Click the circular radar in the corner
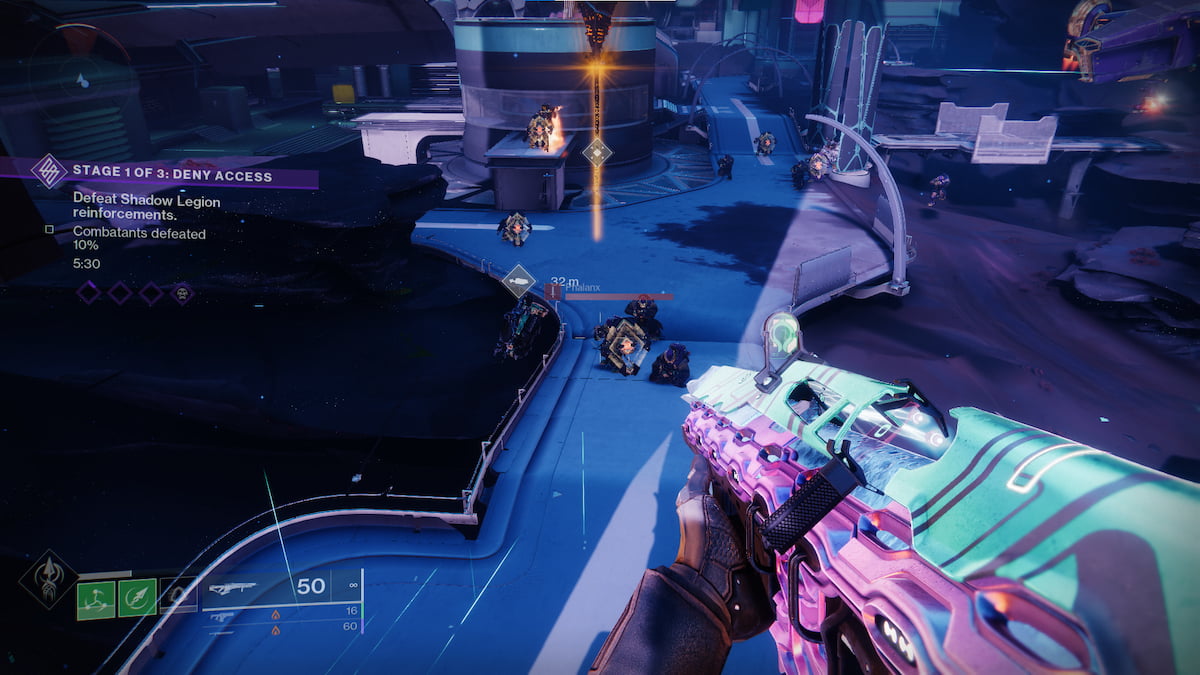 point(71,62)
